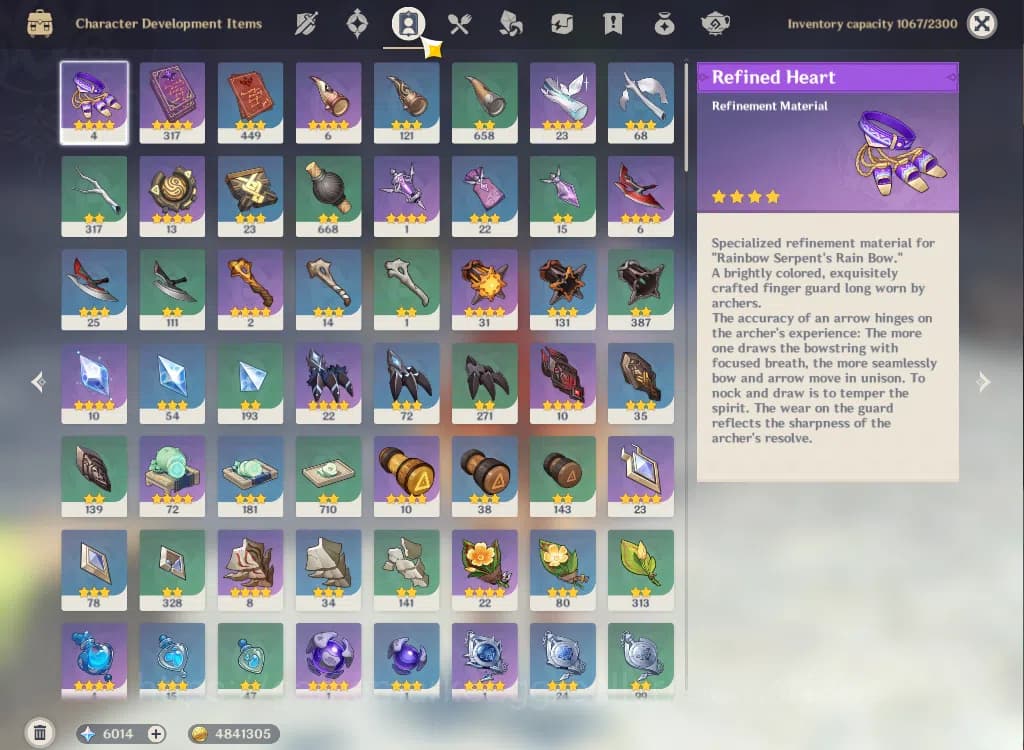The width and height of the screenshot is (1024, 750).
Task: Choose the red book stack of 449
Action: [x=250, y=102]
